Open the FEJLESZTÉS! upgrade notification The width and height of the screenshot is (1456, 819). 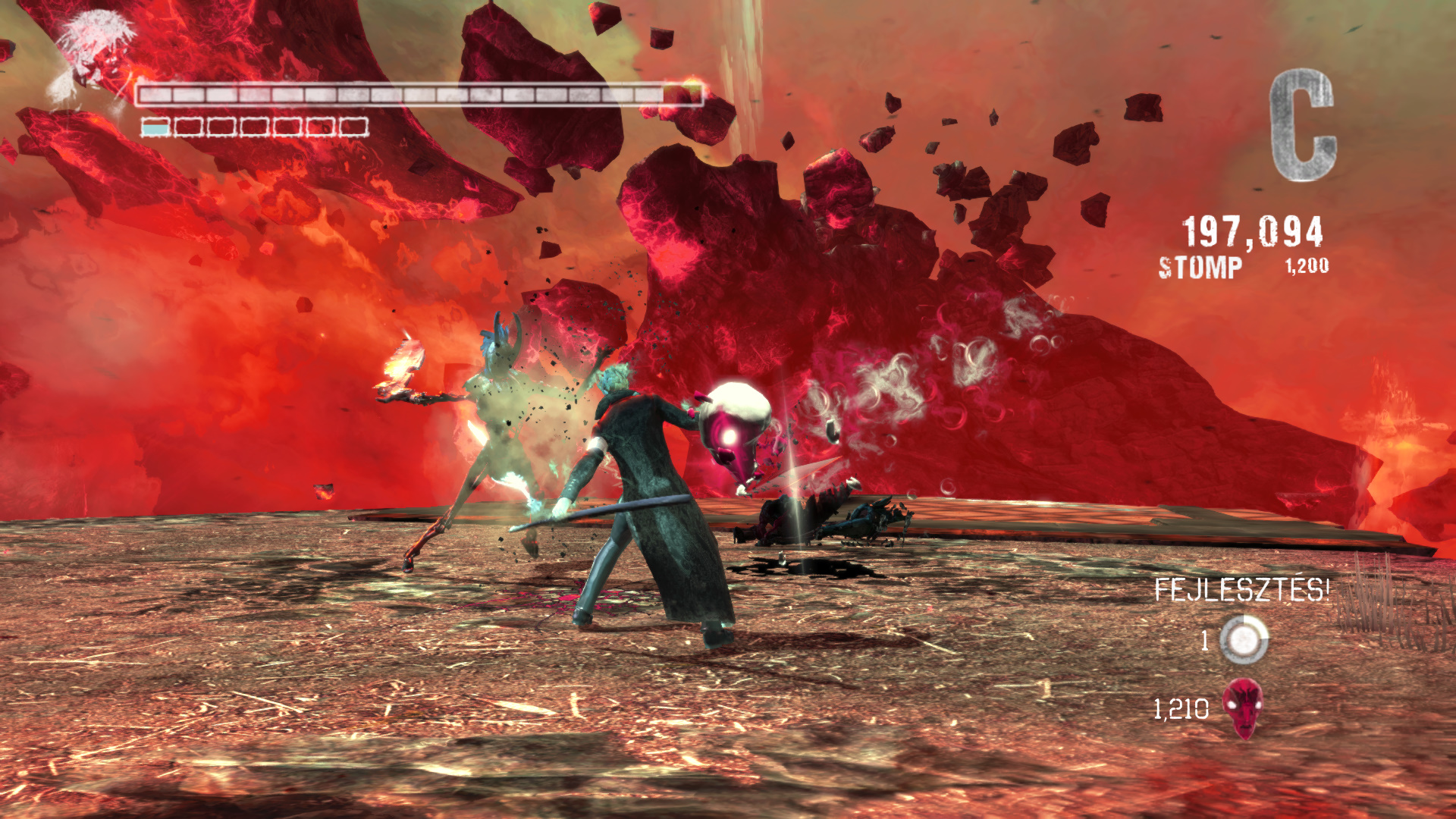click(x=1241, y=590)
